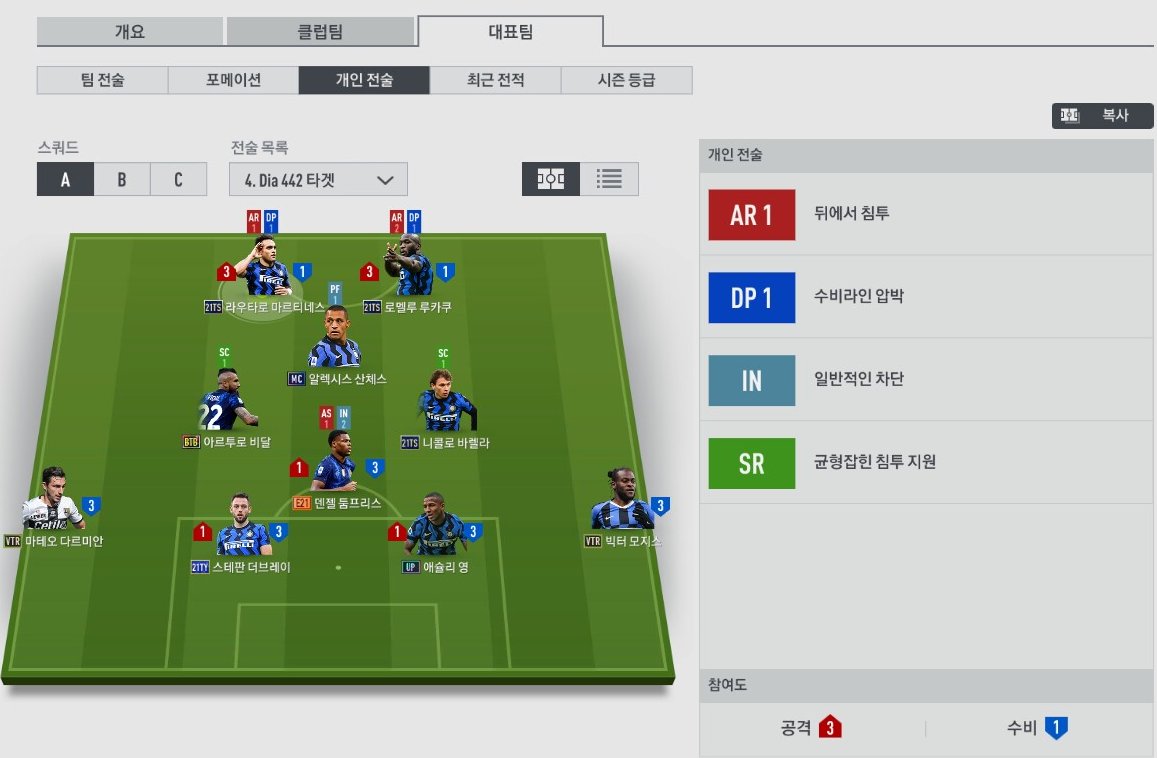Viewport: 1157px width, 758px height.
Task: Switch to squad B
Action: pyautogui.click(x=122, y=180)
